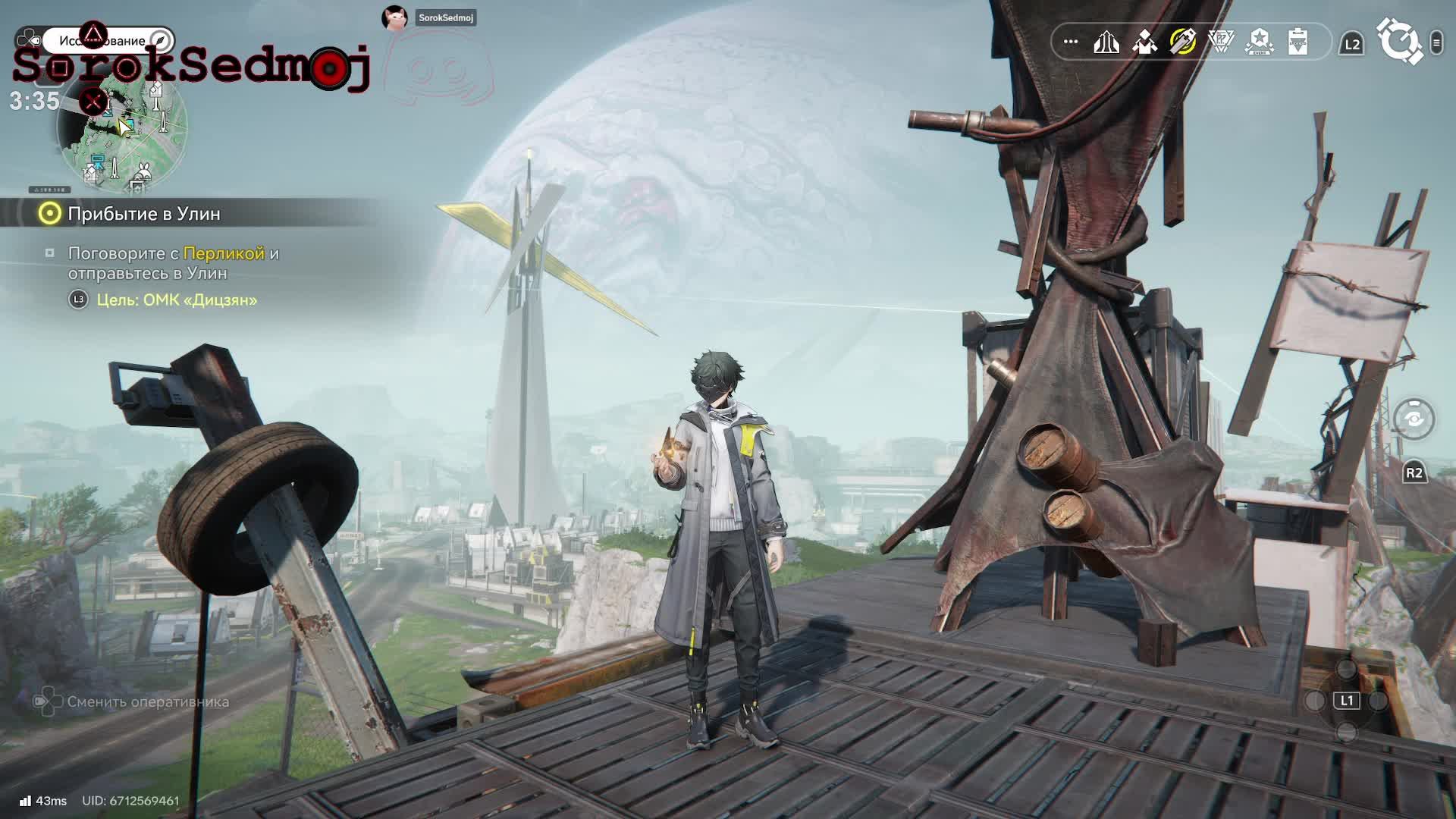Screen dimensions: 1456x819
Task: Click the small pill-shaped list button
Action: point(1436,42)
